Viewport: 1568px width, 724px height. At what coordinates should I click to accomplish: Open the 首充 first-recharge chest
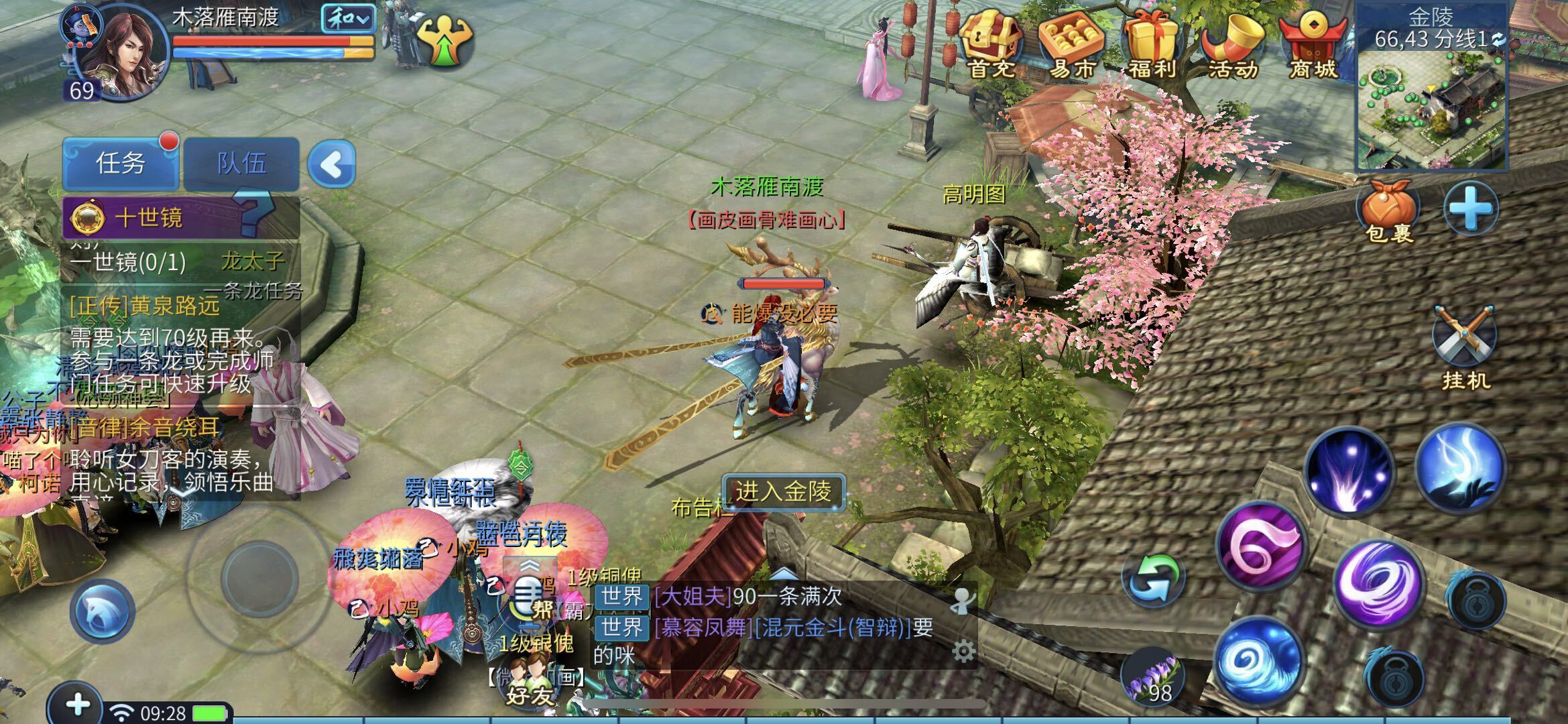(991, 44)
